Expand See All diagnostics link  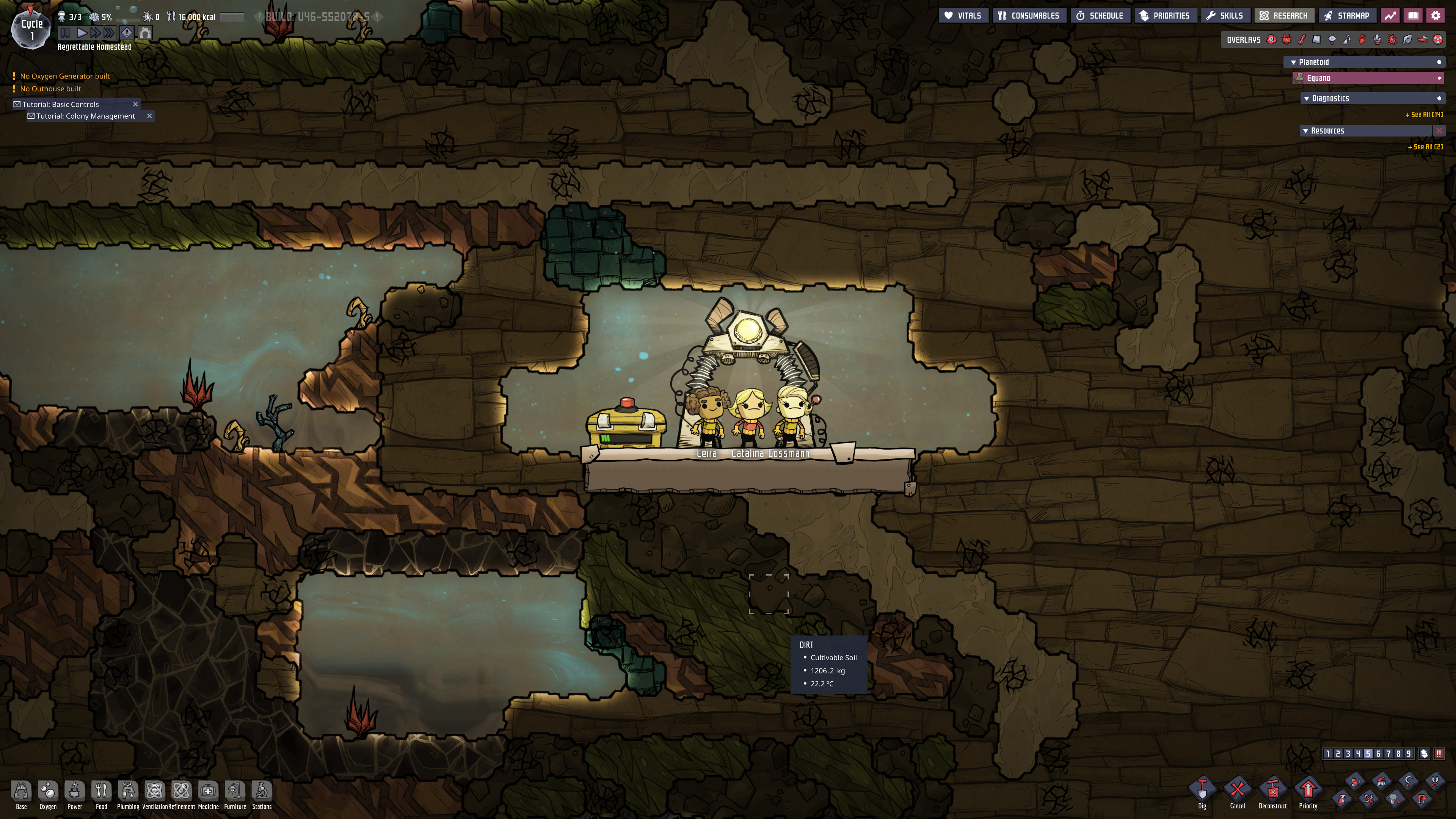pos(1424,115)
